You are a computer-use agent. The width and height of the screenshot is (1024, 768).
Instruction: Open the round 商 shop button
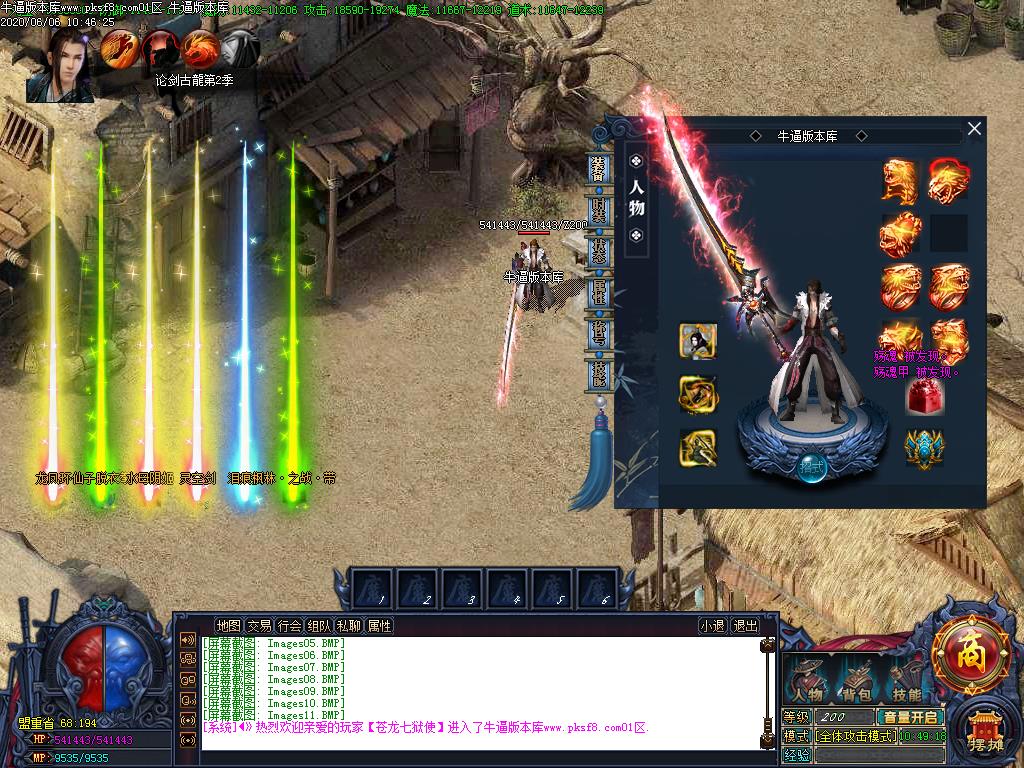click(x=970, y=656)
